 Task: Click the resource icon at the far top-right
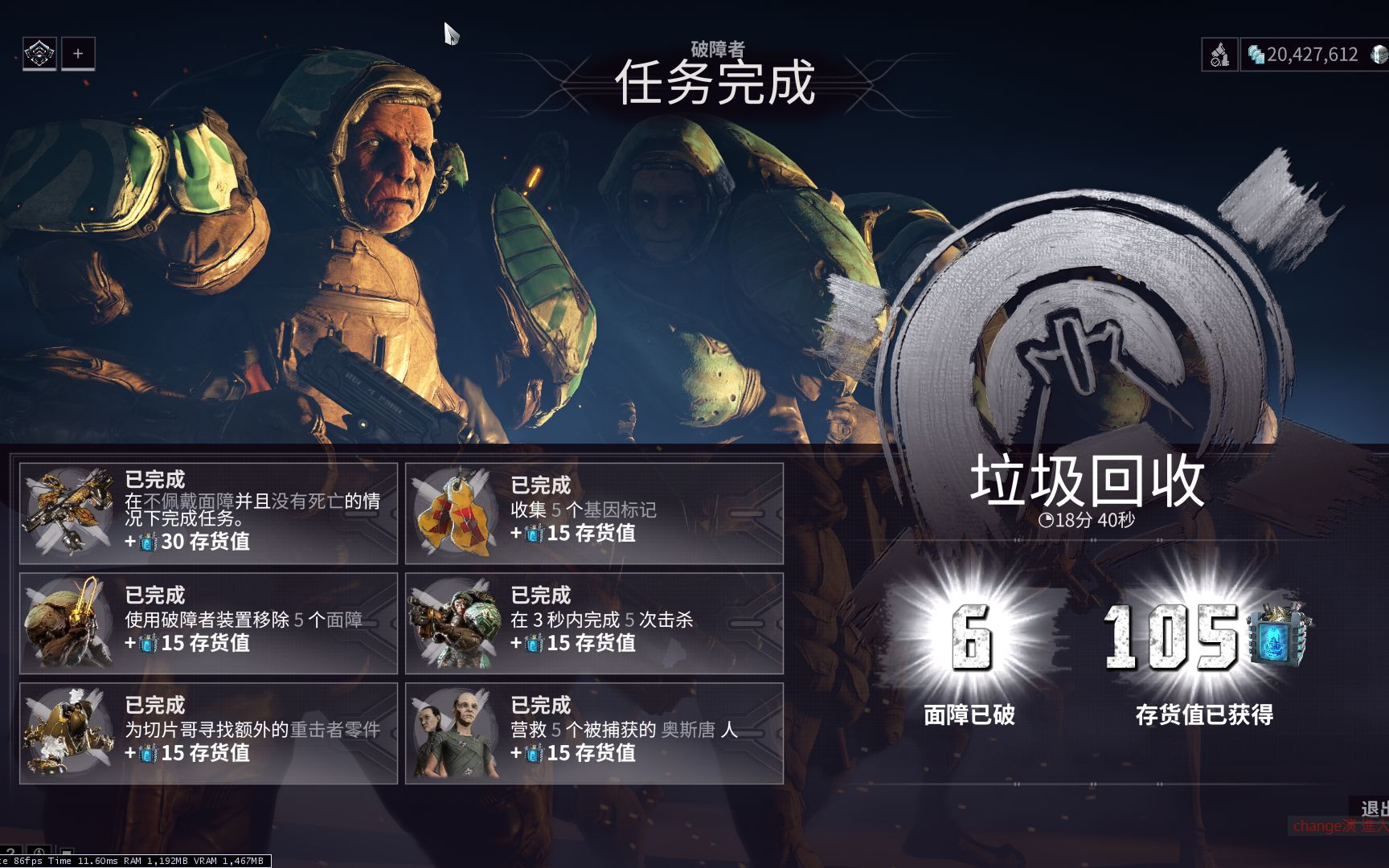click(x=1377, y=54)
